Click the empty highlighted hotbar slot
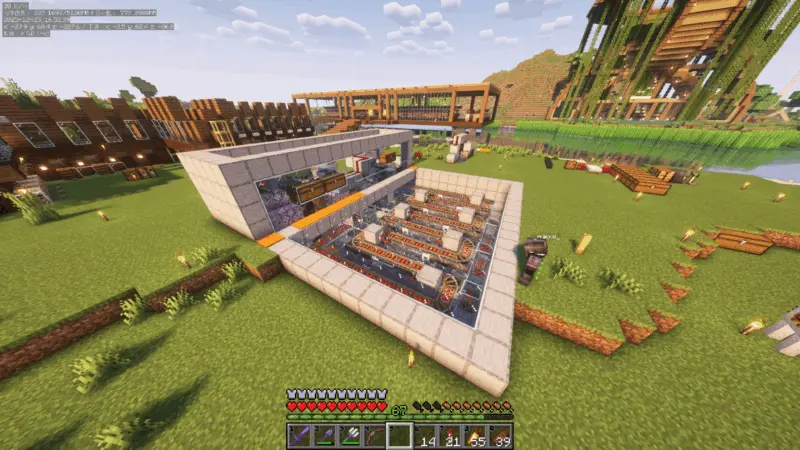Viewport: 800px width, 450px height. coord(399,435)
